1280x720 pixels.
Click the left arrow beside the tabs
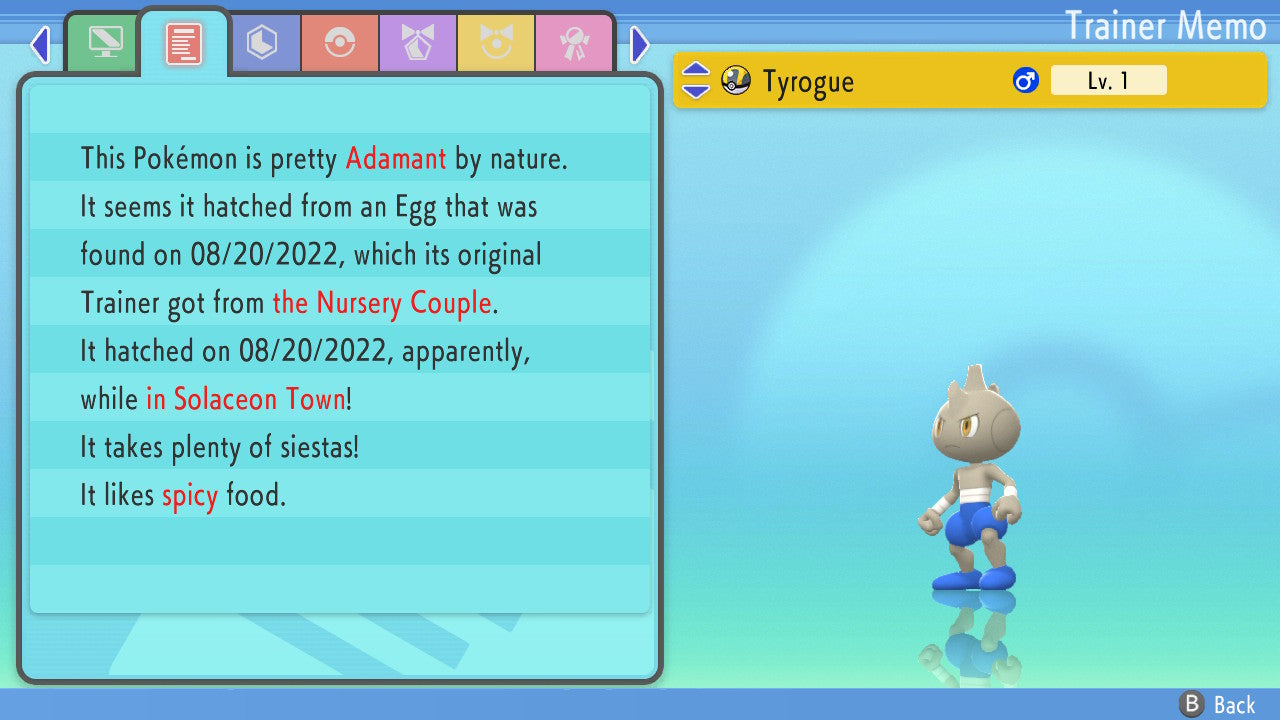[40, 44]
